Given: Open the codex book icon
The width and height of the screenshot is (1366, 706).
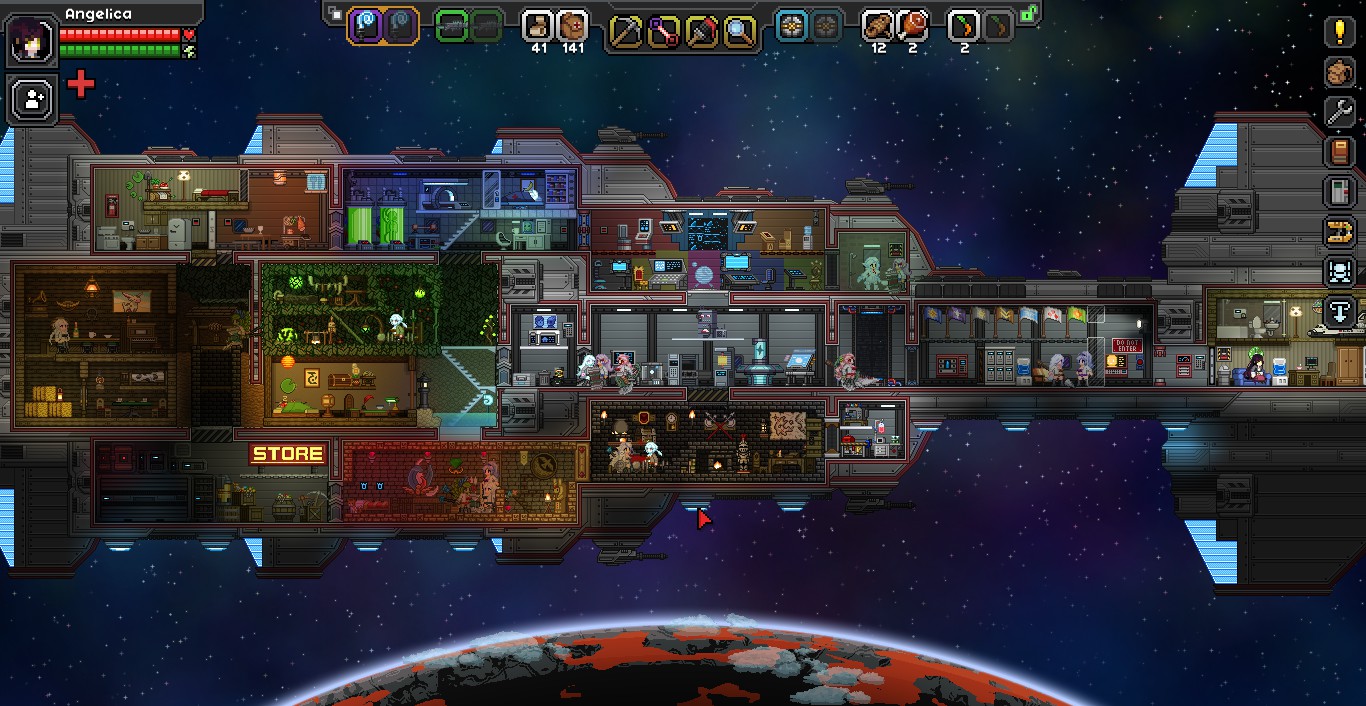Looking at the screenshot, I should point(1340,152).
